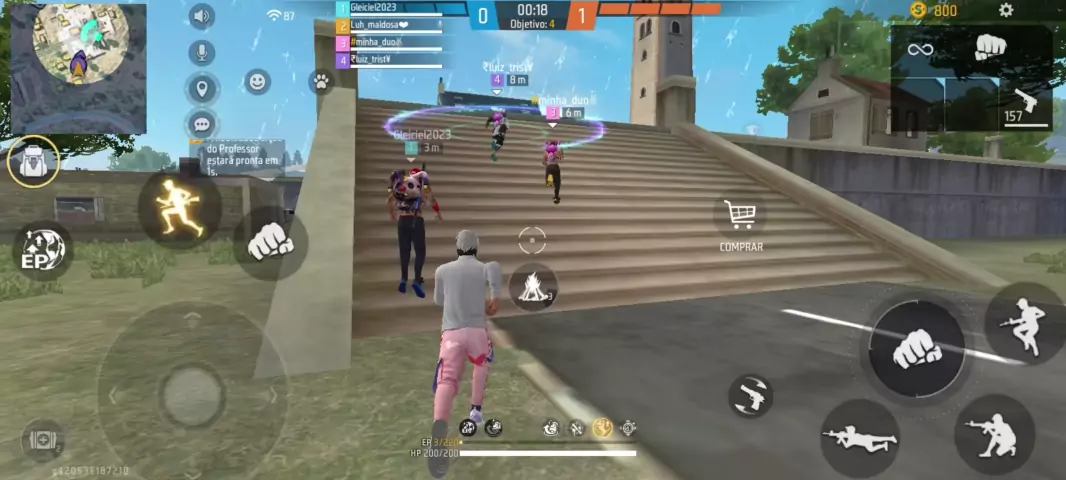Use the medkit healing item

pos(42,439)
